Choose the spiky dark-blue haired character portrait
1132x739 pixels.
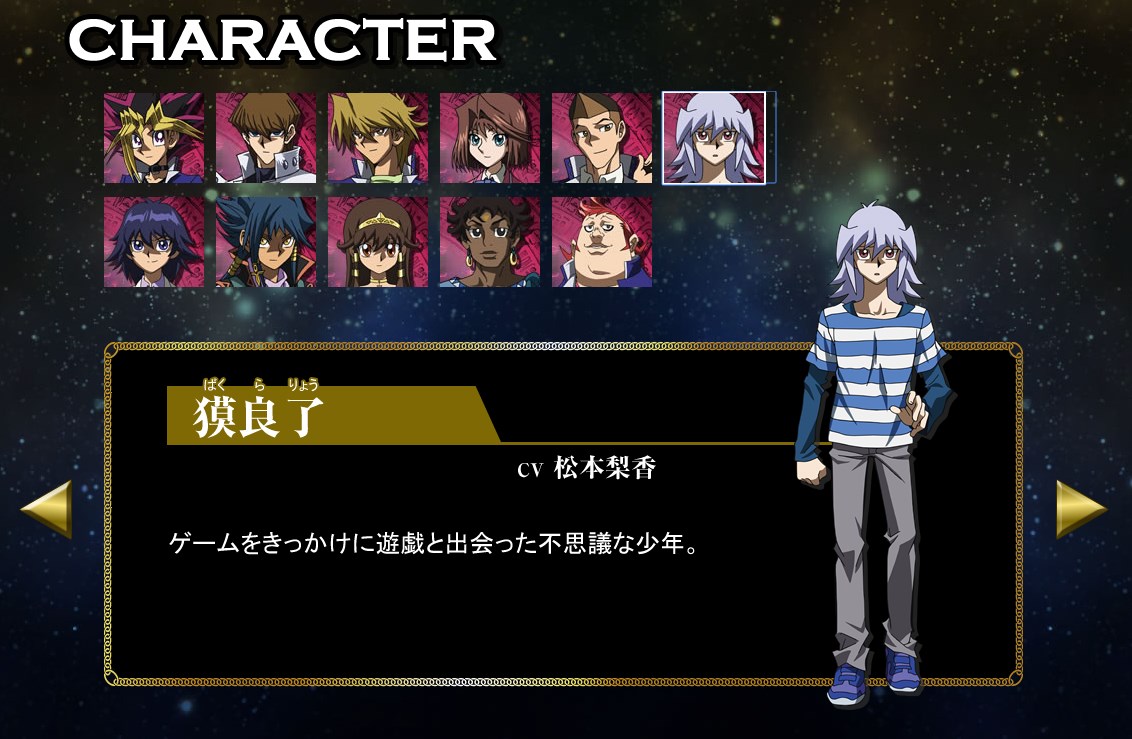[266, 242]
